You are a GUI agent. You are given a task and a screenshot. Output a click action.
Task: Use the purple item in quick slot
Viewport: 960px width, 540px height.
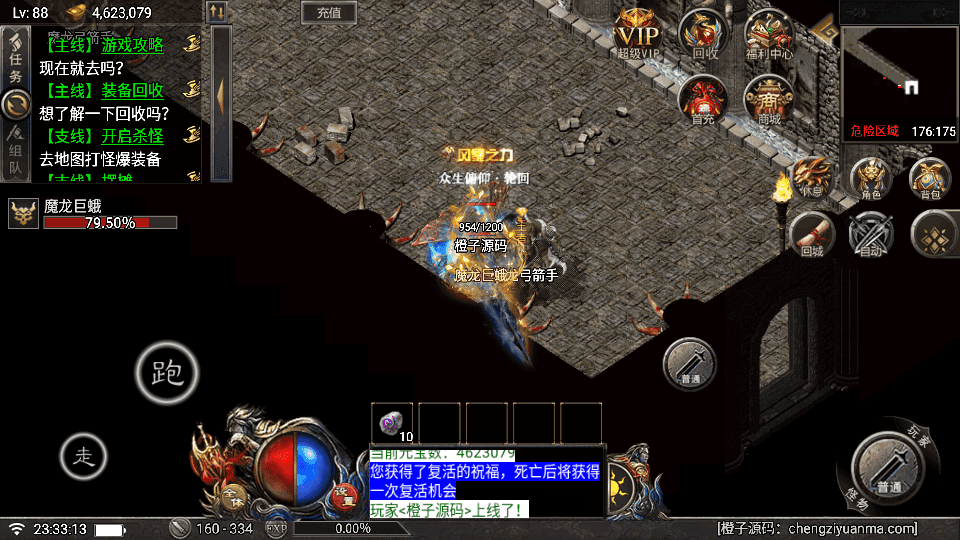pyautogui.click(x=392, y=422)
